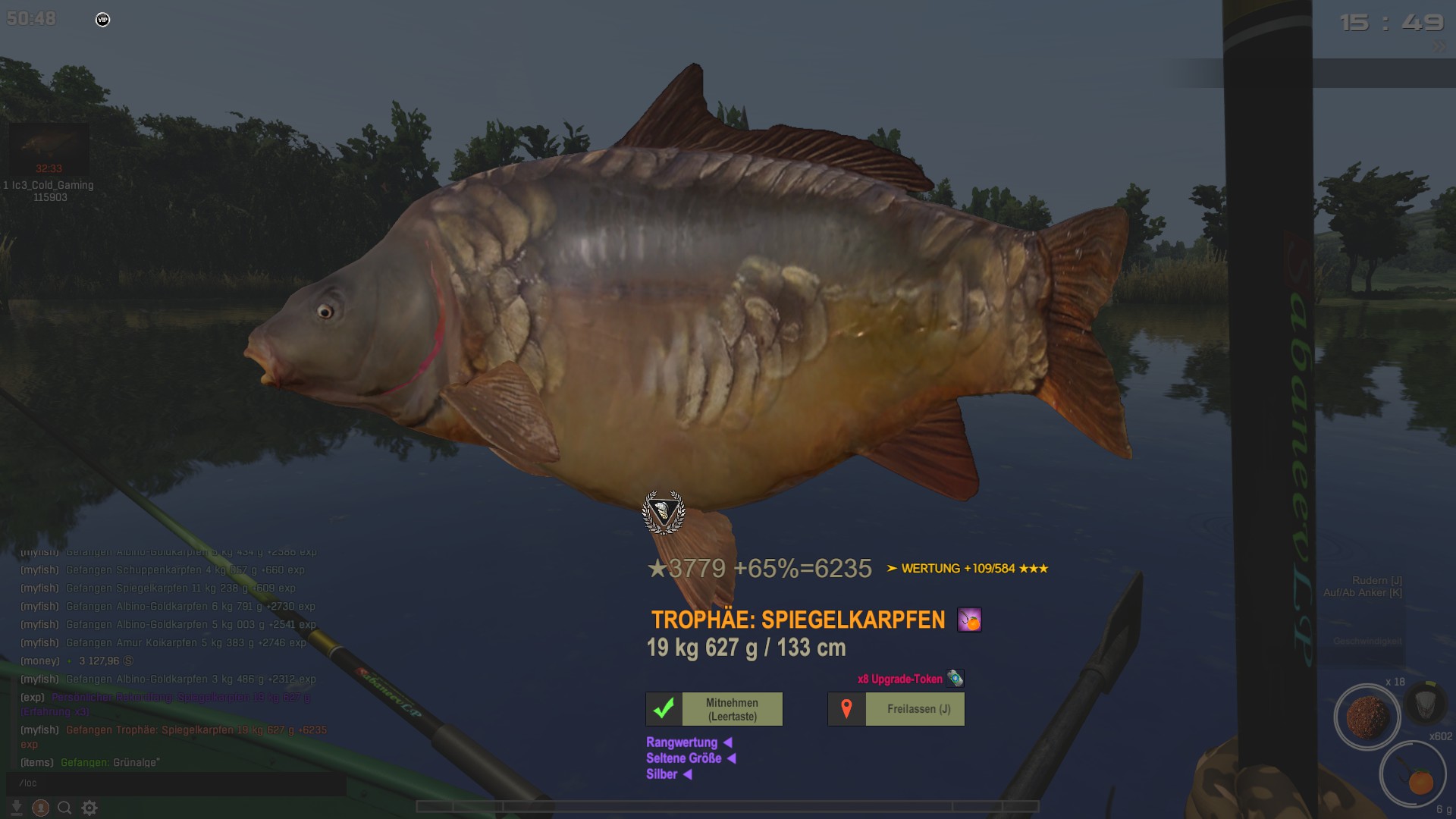Keep the fish with Mitnehmen button

714,709
